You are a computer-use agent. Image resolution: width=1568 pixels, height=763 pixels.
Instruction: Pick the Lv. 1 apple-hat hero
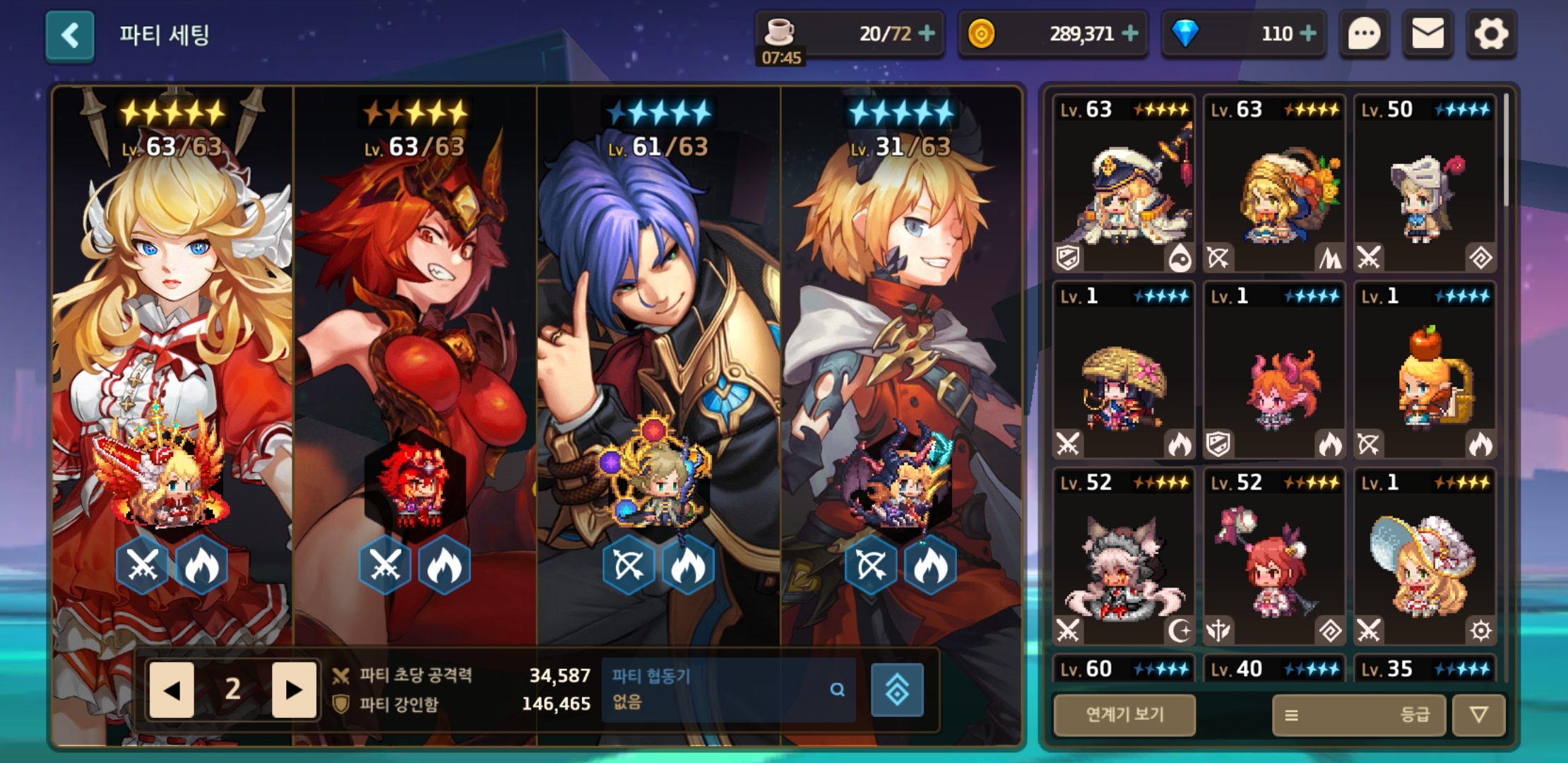pos(1425,371)
